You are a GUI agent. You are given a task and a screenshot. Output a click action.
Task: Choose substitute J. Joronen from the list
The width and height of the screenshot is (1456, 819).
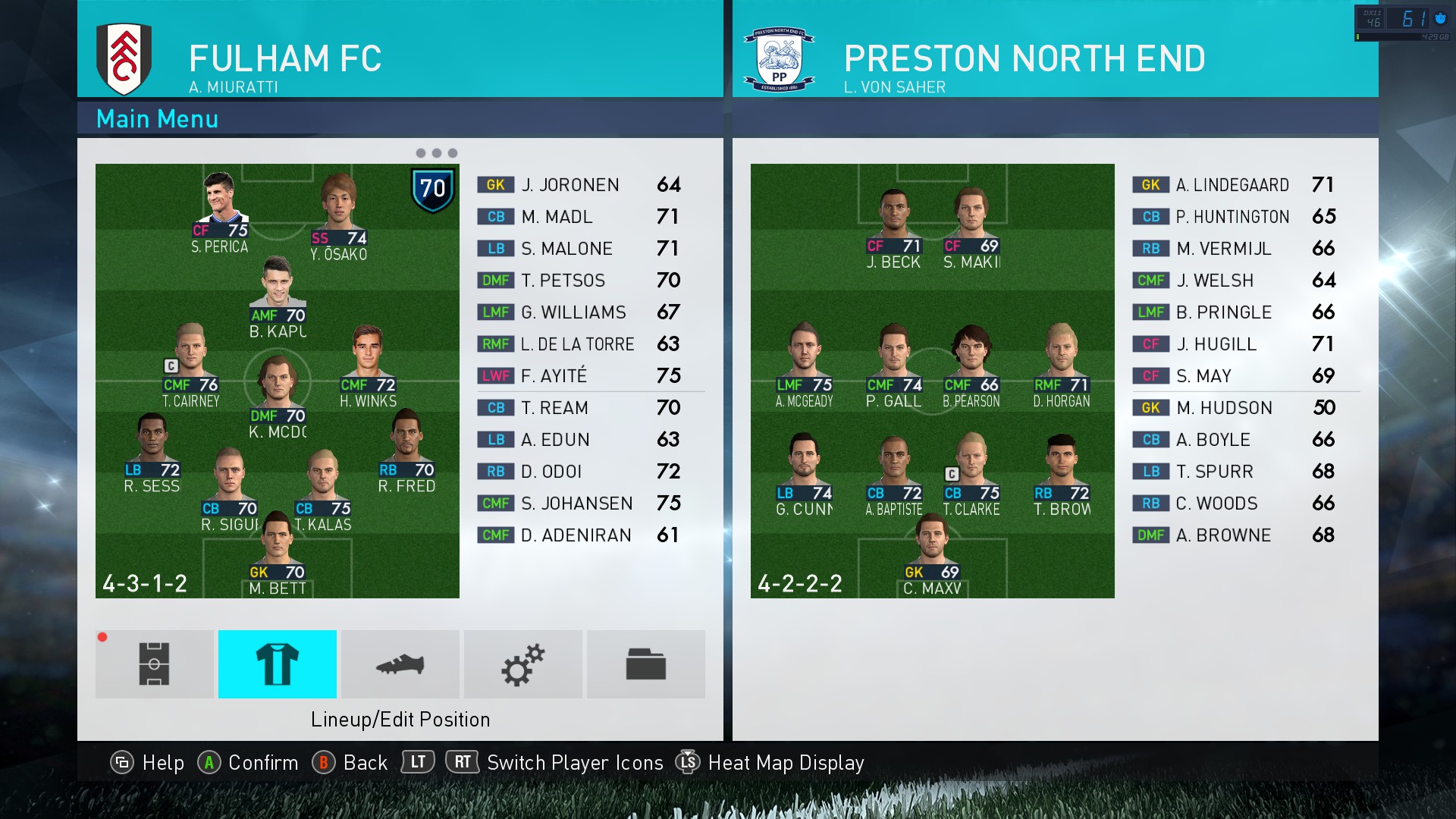(x=579, y=185)
